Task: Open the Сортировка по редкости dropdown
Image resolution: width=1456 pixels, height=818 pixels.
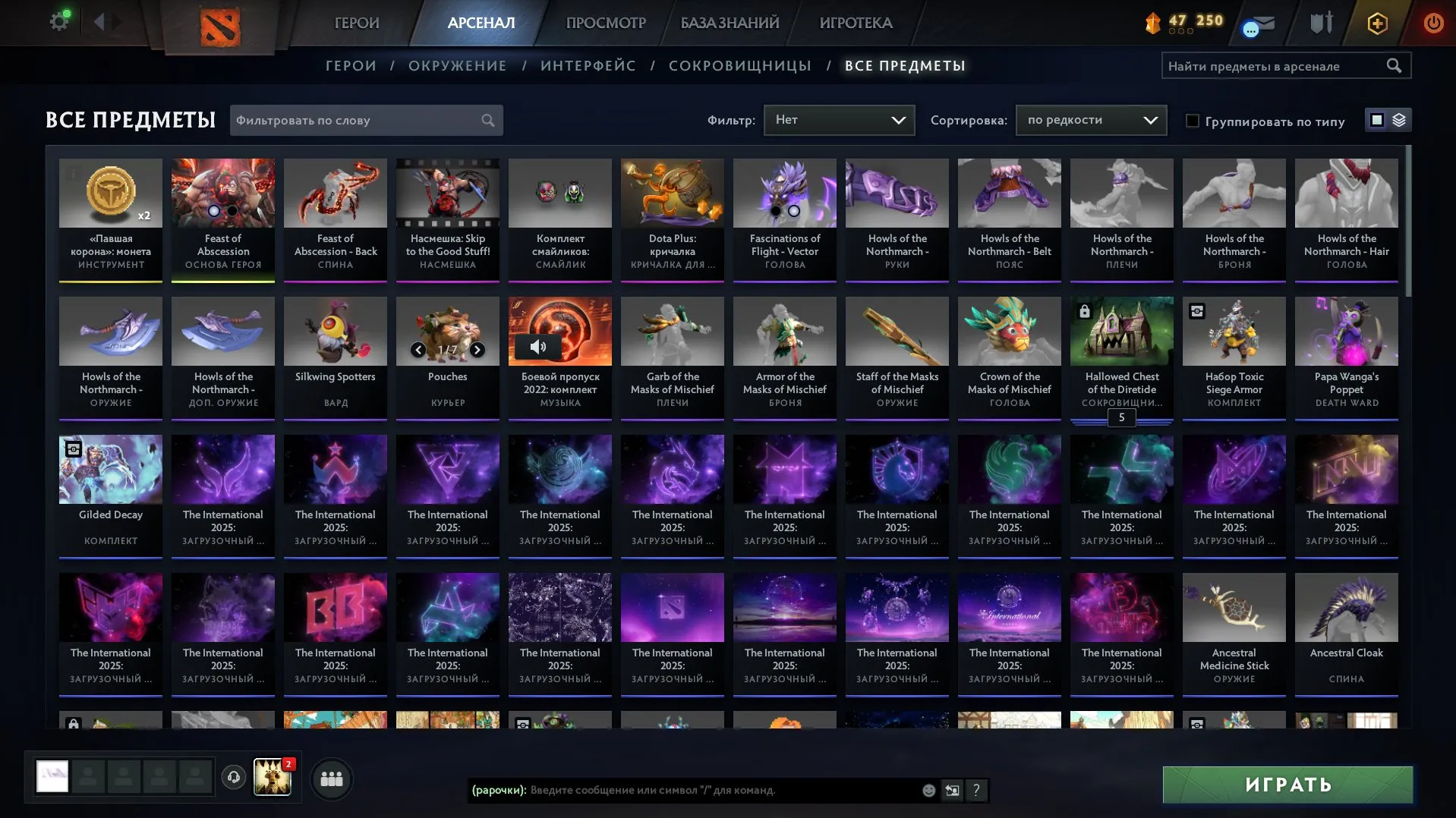Action: tap(1091, 119)
